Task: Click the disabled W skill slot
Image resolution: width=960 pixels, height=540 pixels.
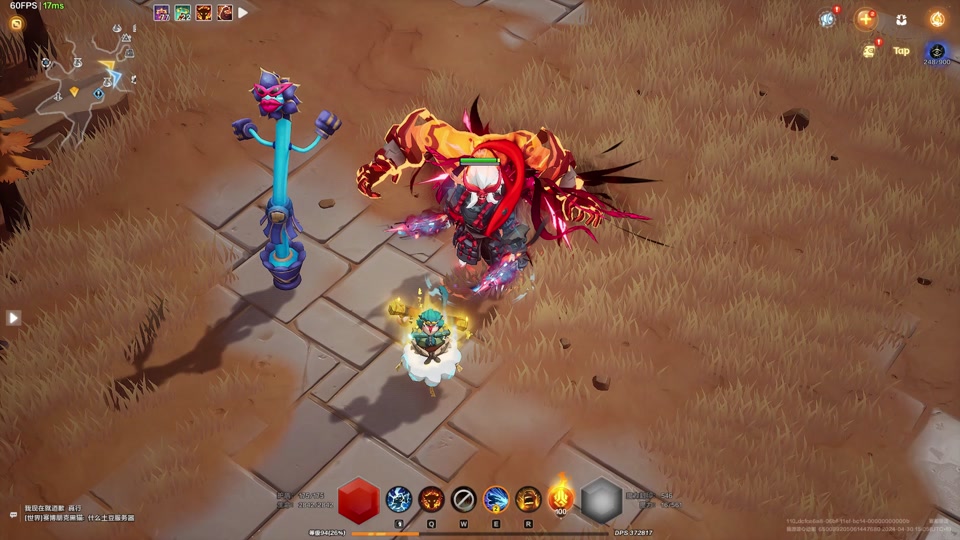Action: coord(463,498)
